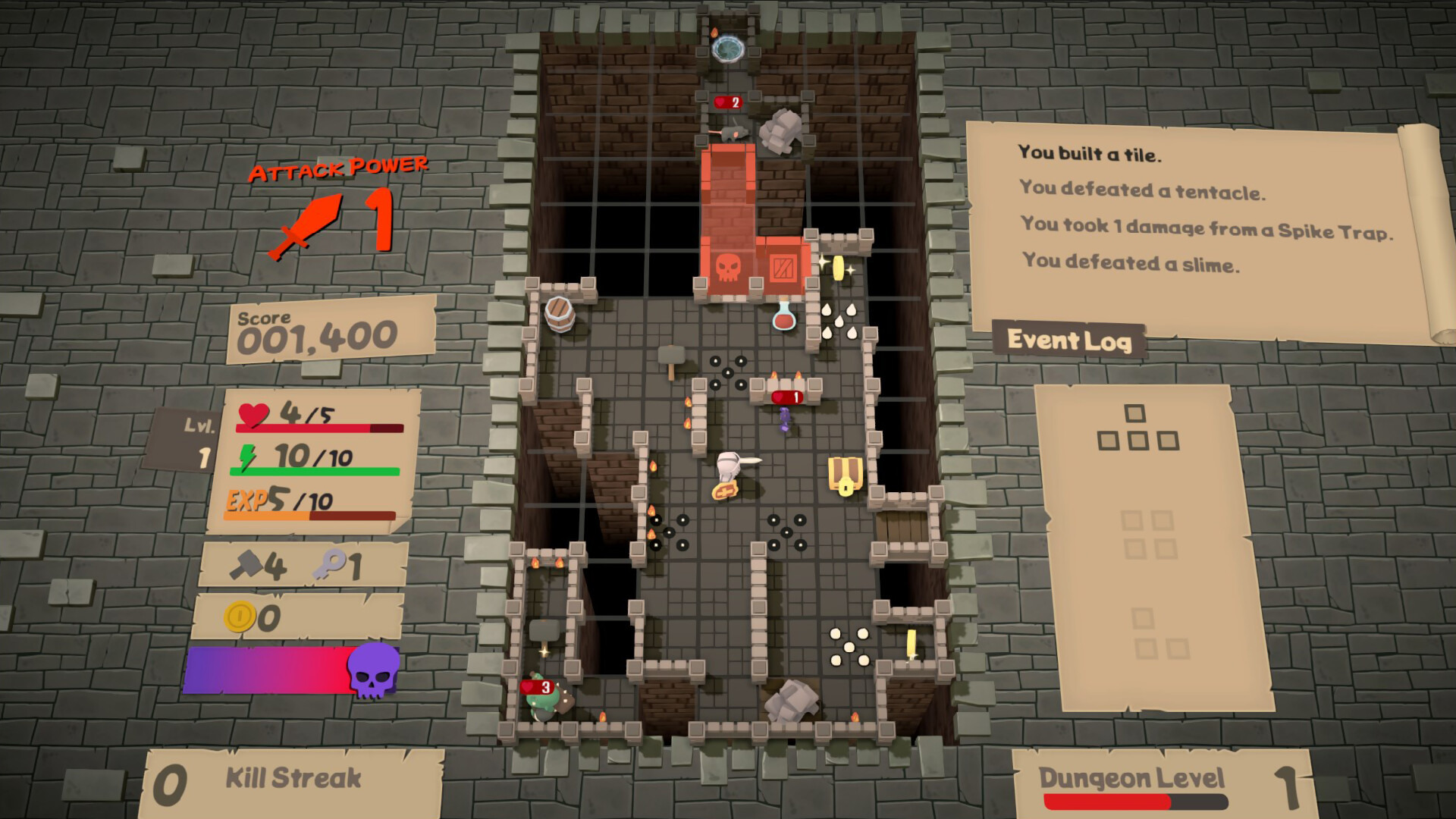Click the portal at the top of the dungeon
Viewport: 1456px width, 819px height.
[729, 47]
